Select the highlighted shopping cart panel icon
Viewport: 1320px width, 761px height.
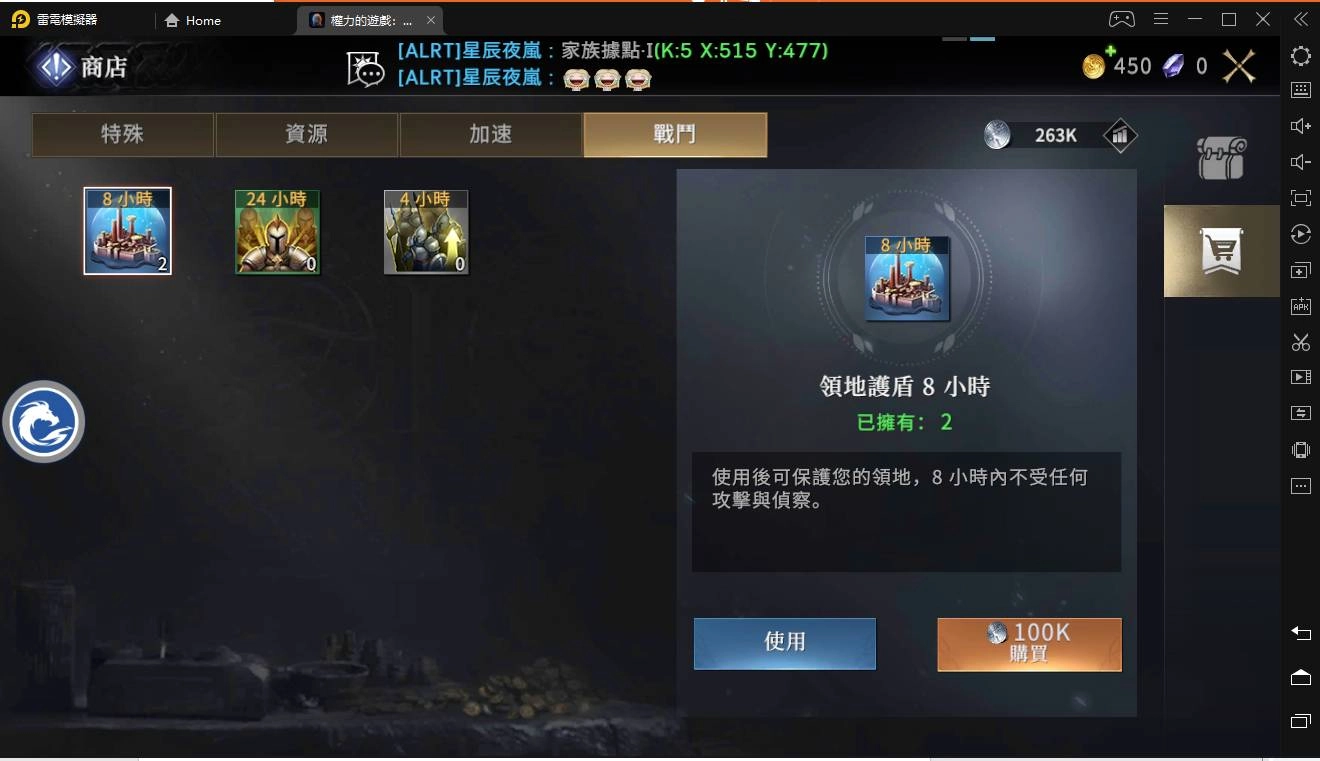point(1220,250)
